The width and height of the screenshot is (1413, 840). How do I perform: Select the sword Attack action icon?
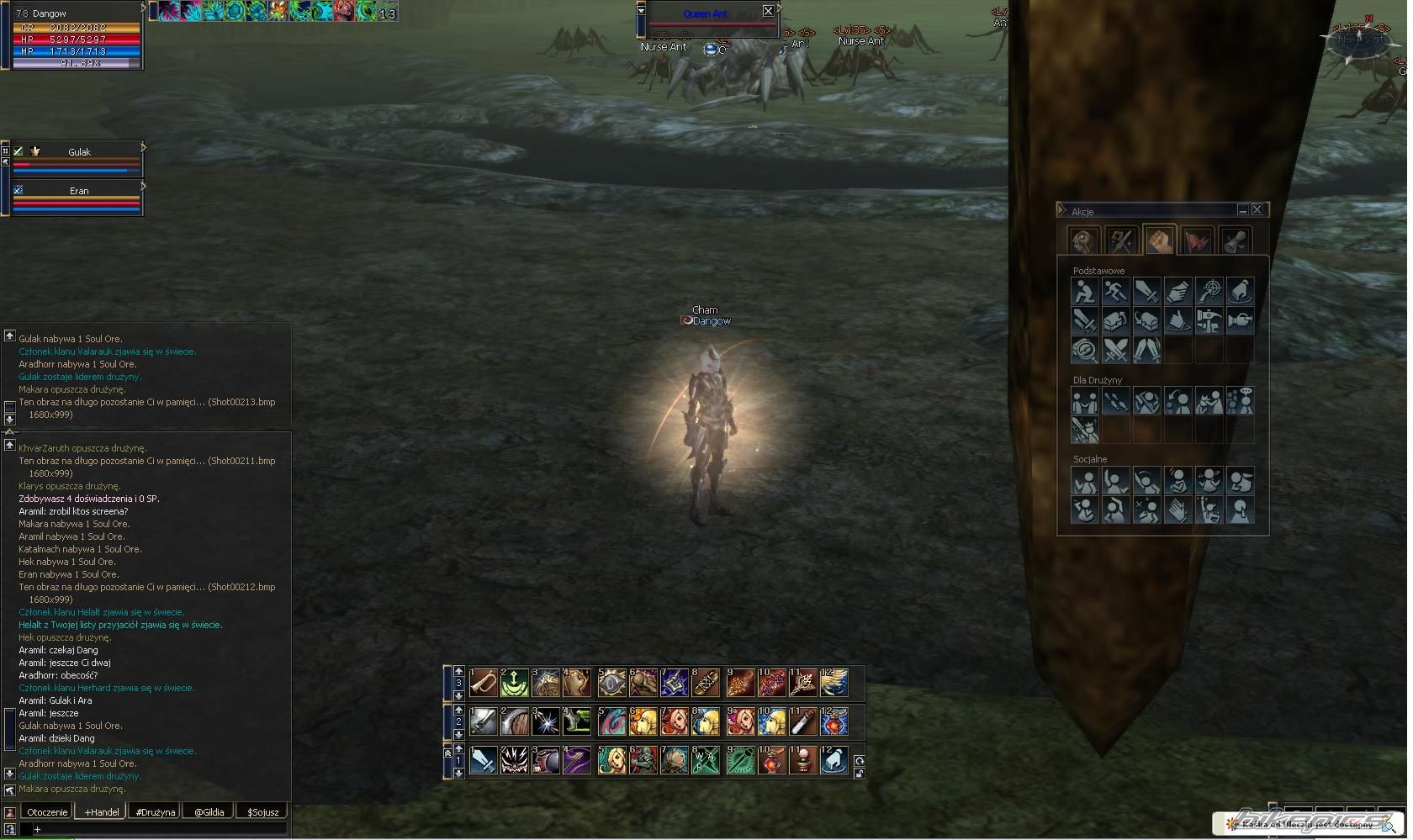coord(1147,291)
